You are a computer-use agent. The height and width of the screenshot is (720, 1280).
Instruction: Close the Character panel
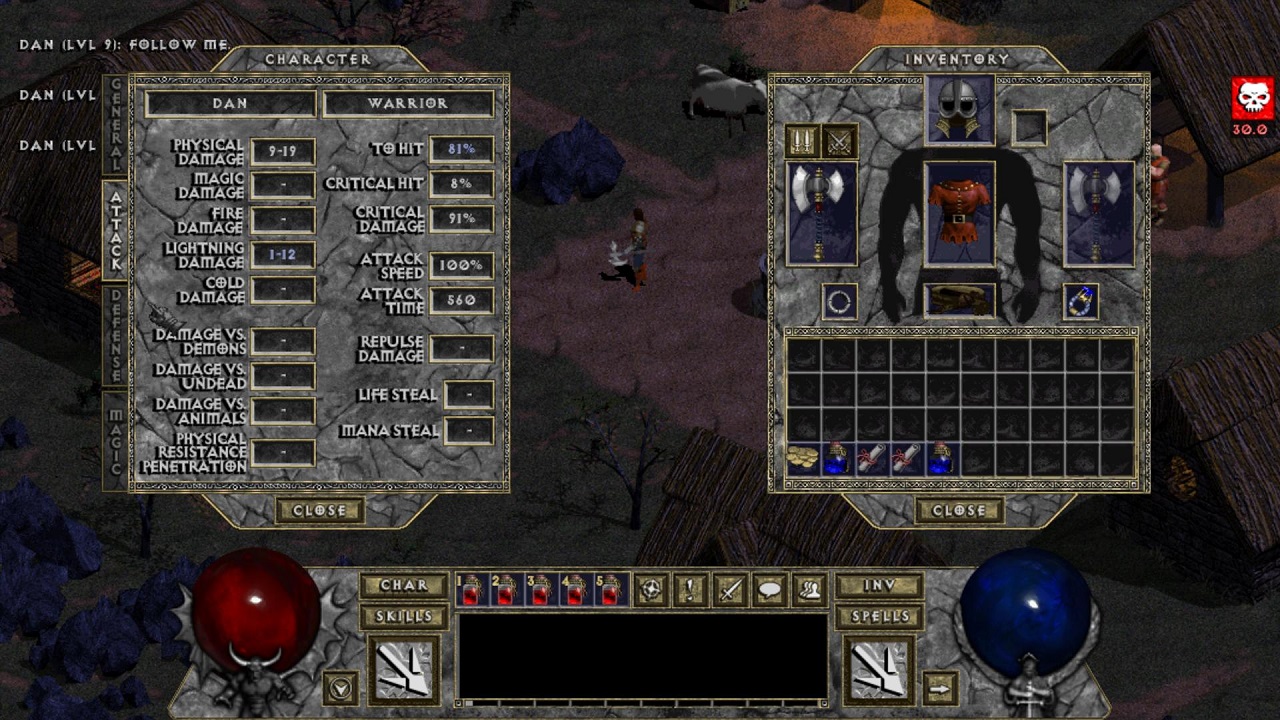click(319, 510)
